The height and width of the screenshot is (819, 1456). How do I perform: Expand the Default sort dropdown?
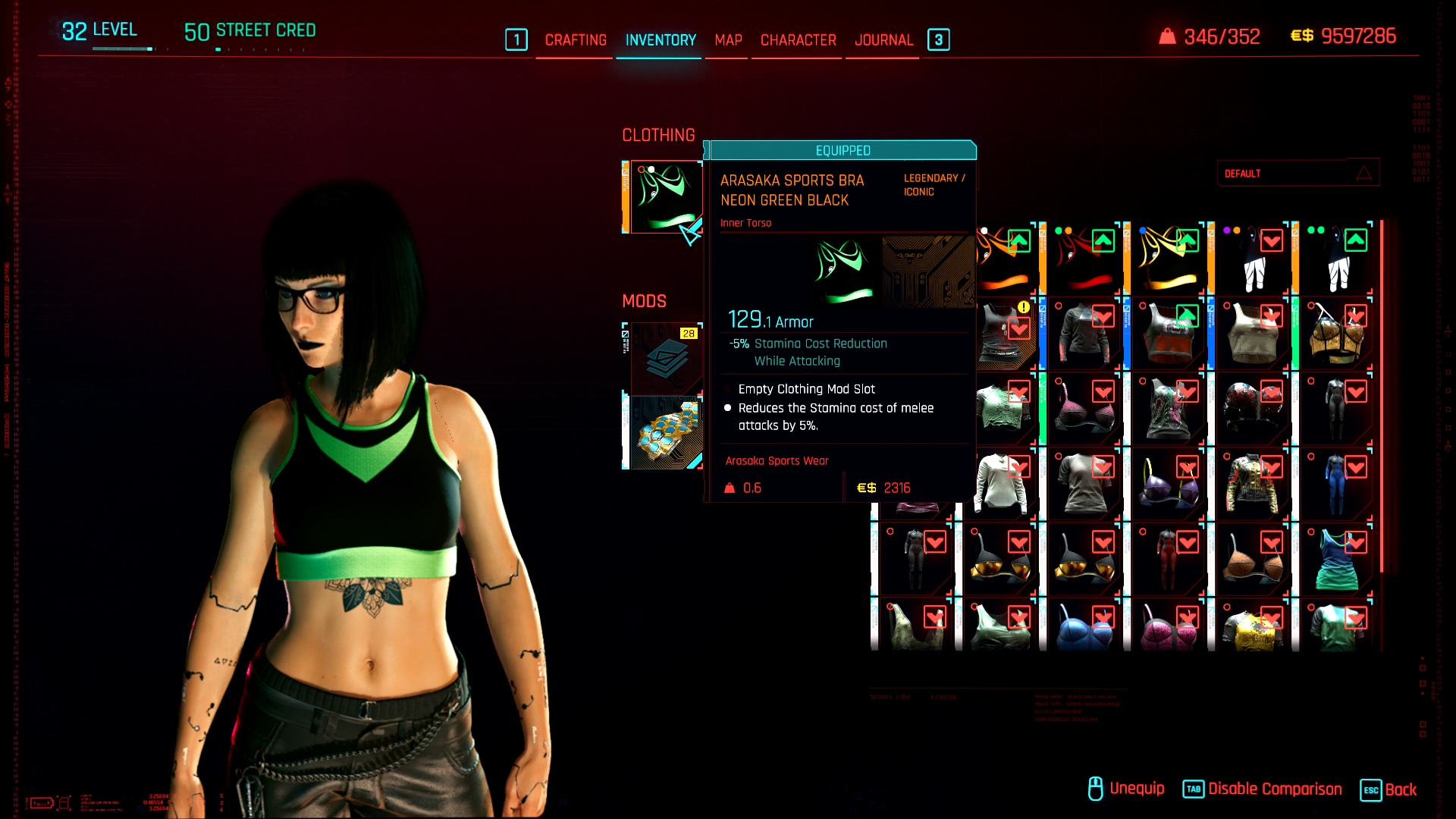(1298, 174)
